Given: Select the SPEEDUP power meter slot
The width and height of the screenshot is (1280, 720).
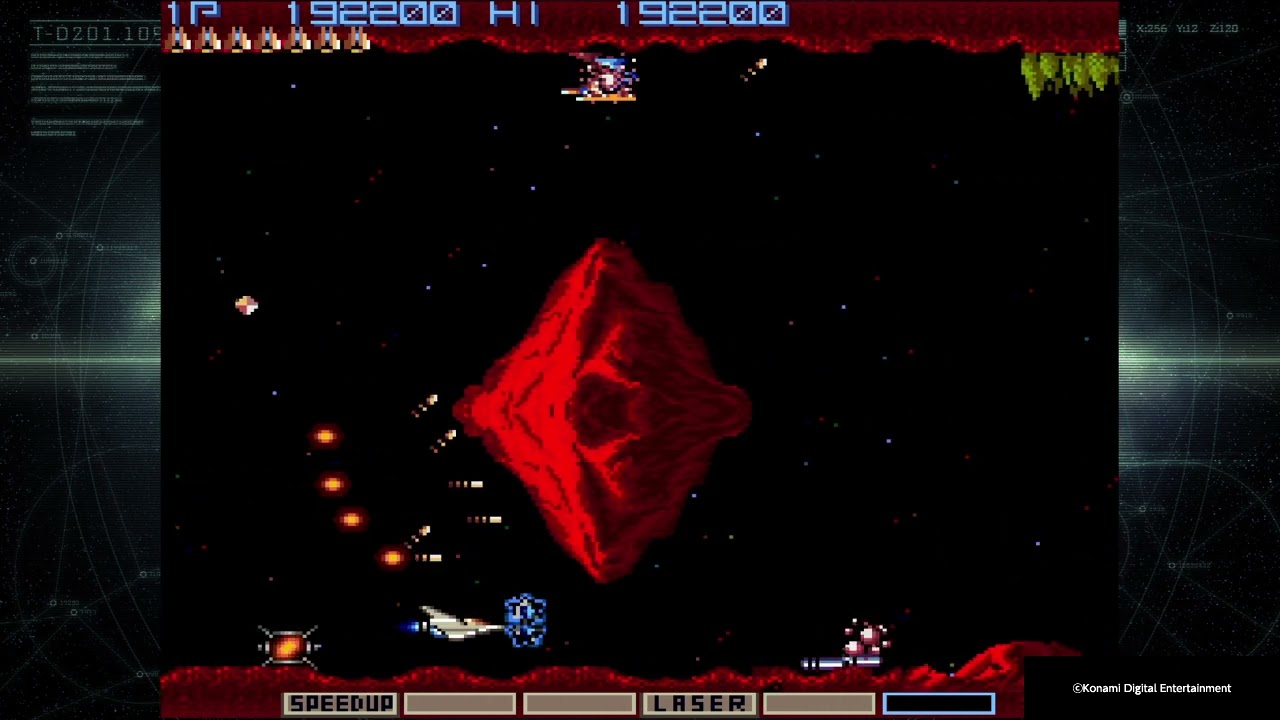Looking at the screenshot, I should pos(340,704).
